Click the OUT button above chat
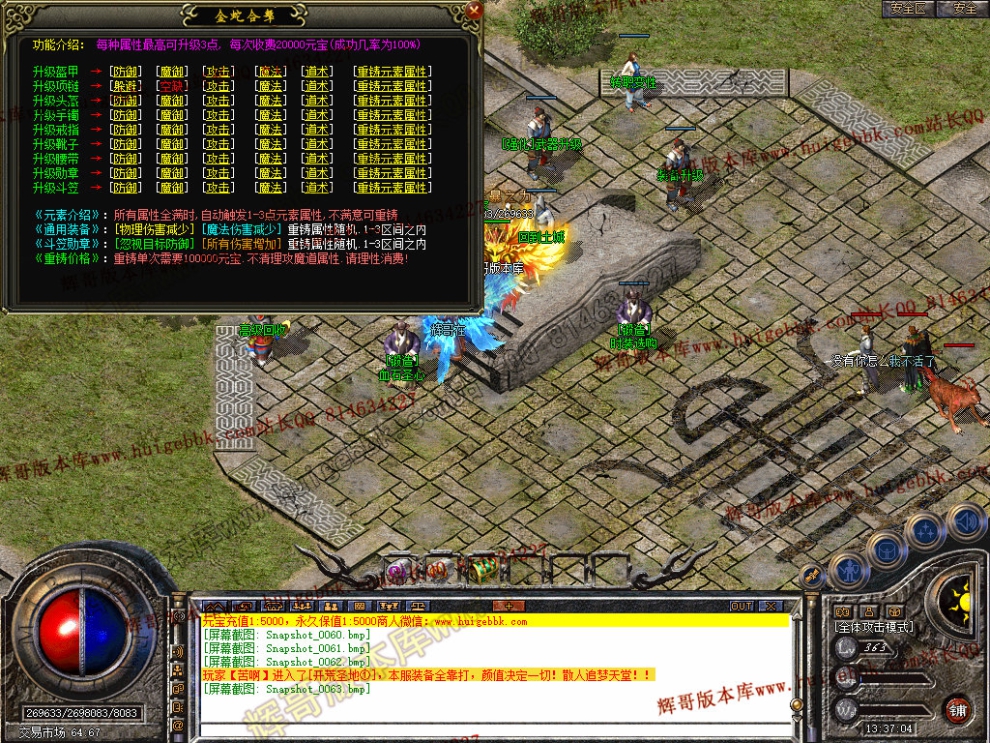The height and width of the screenshot is (743, 990). coord(741,606)
